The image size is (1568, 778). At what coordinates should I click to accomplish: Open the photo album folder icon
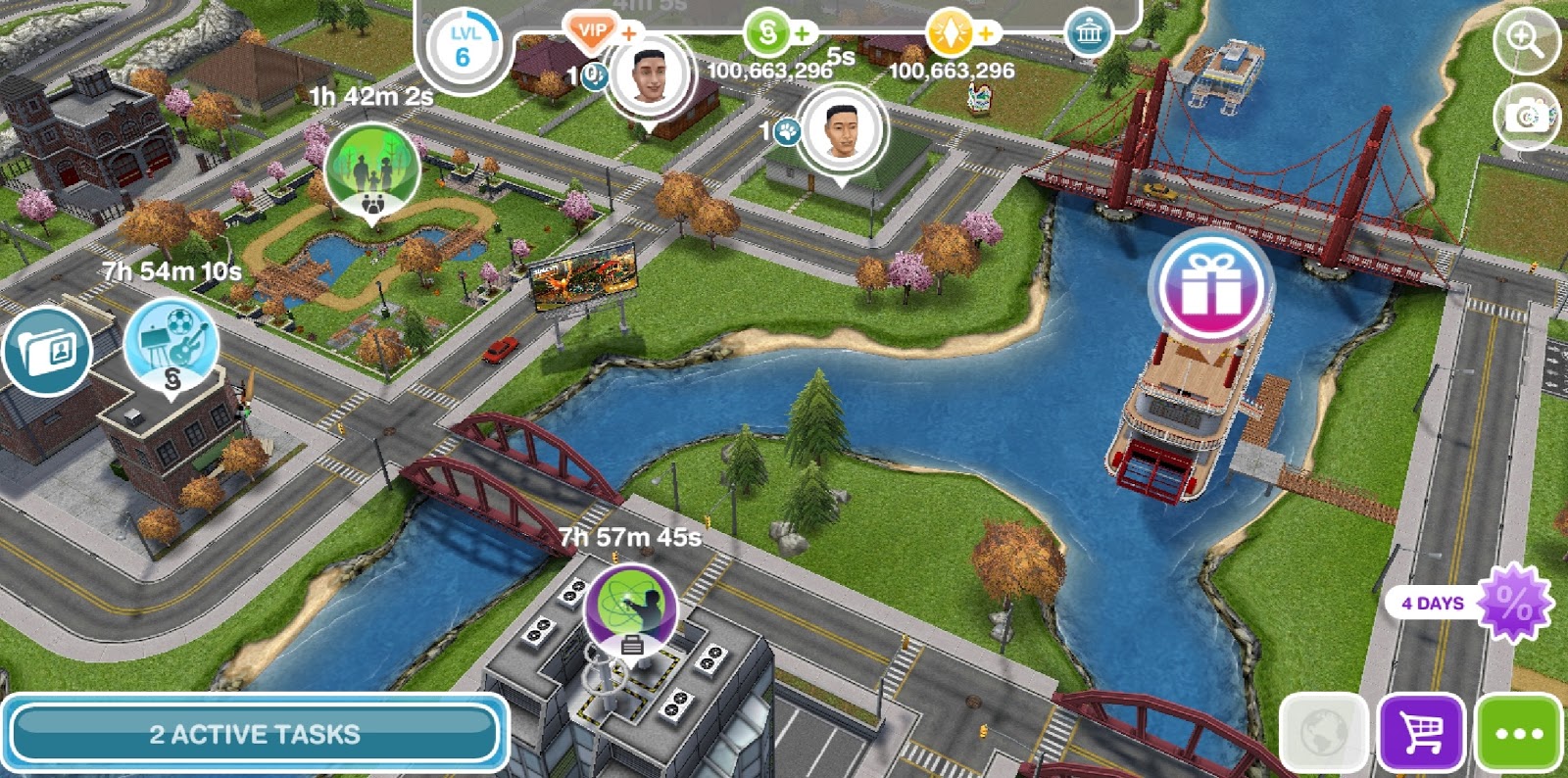[x=45, y=350]
